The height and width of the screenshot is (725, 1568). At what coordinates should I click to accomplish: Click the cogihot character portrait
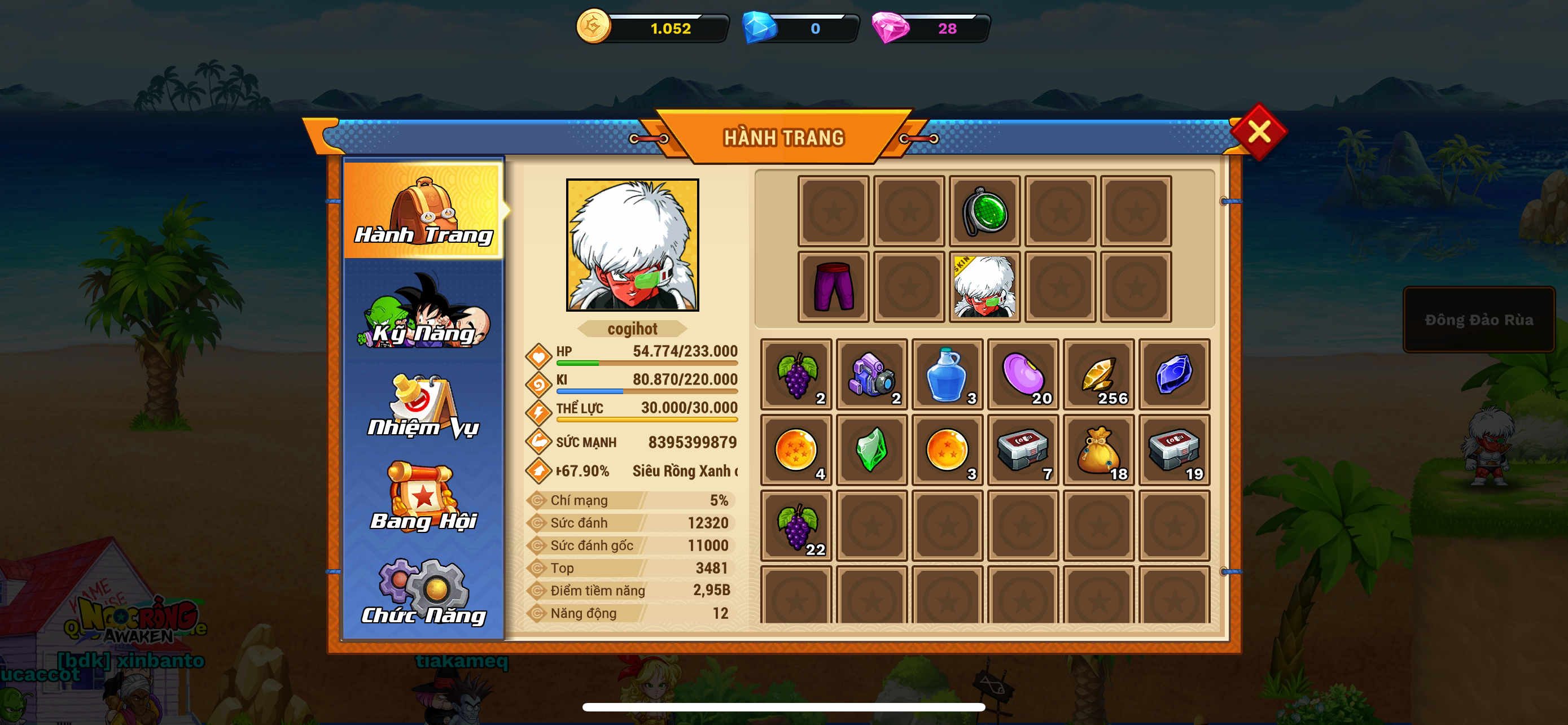[632, 244]
